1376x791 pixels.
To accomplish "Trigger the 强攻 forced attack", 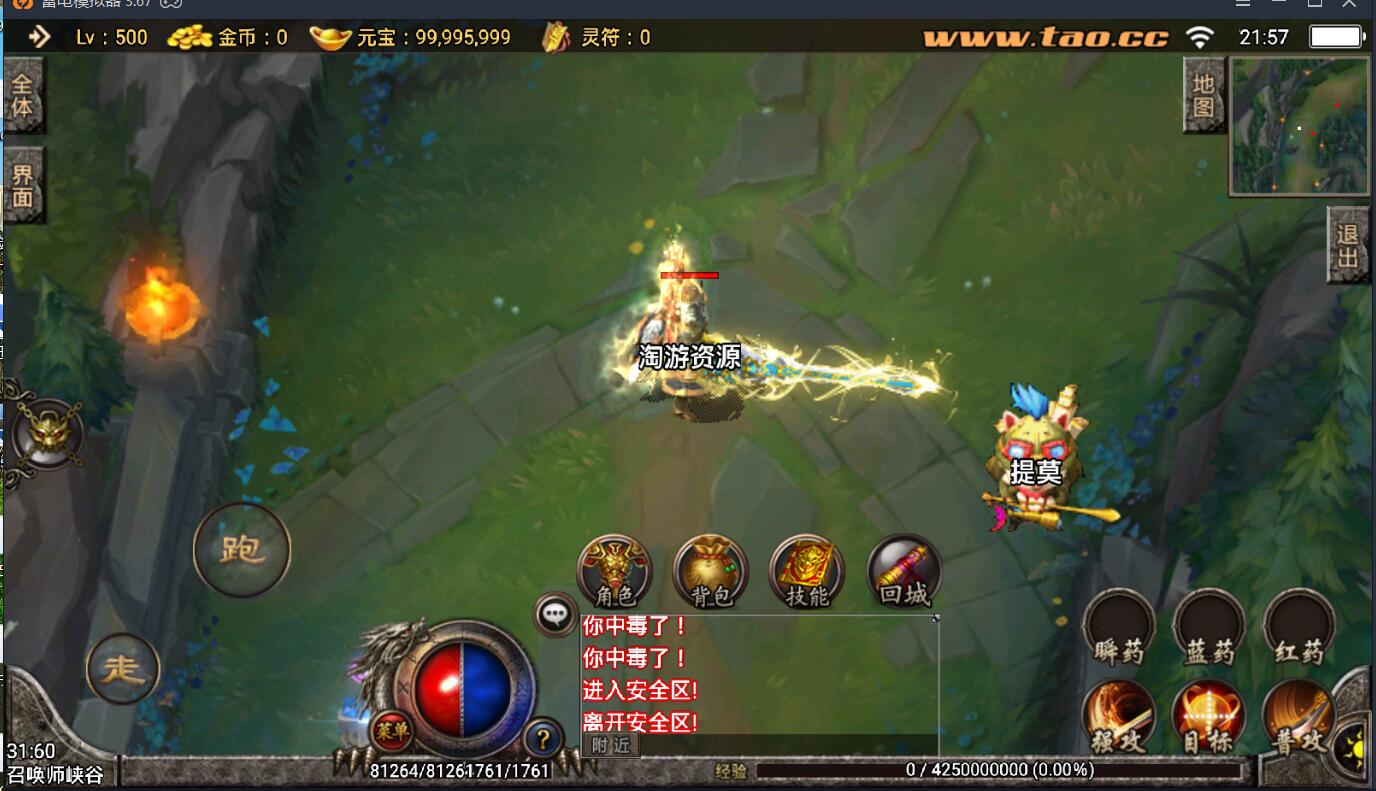I will coord(1119,717).
